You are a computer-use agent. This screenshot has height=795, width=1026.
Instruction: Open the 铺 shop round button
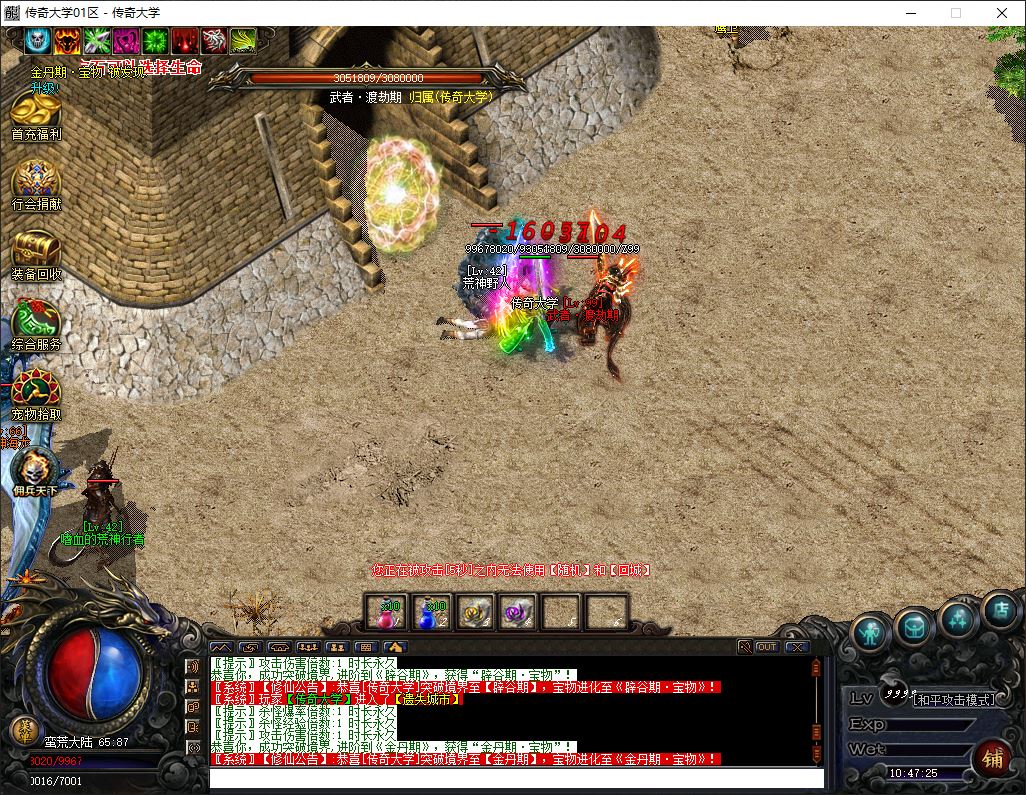pos(993,758)
